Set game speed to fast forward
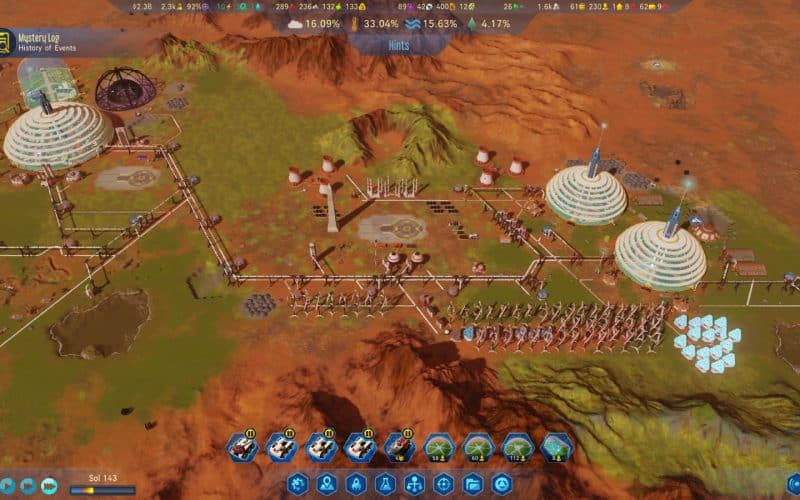 coord(28,485)
